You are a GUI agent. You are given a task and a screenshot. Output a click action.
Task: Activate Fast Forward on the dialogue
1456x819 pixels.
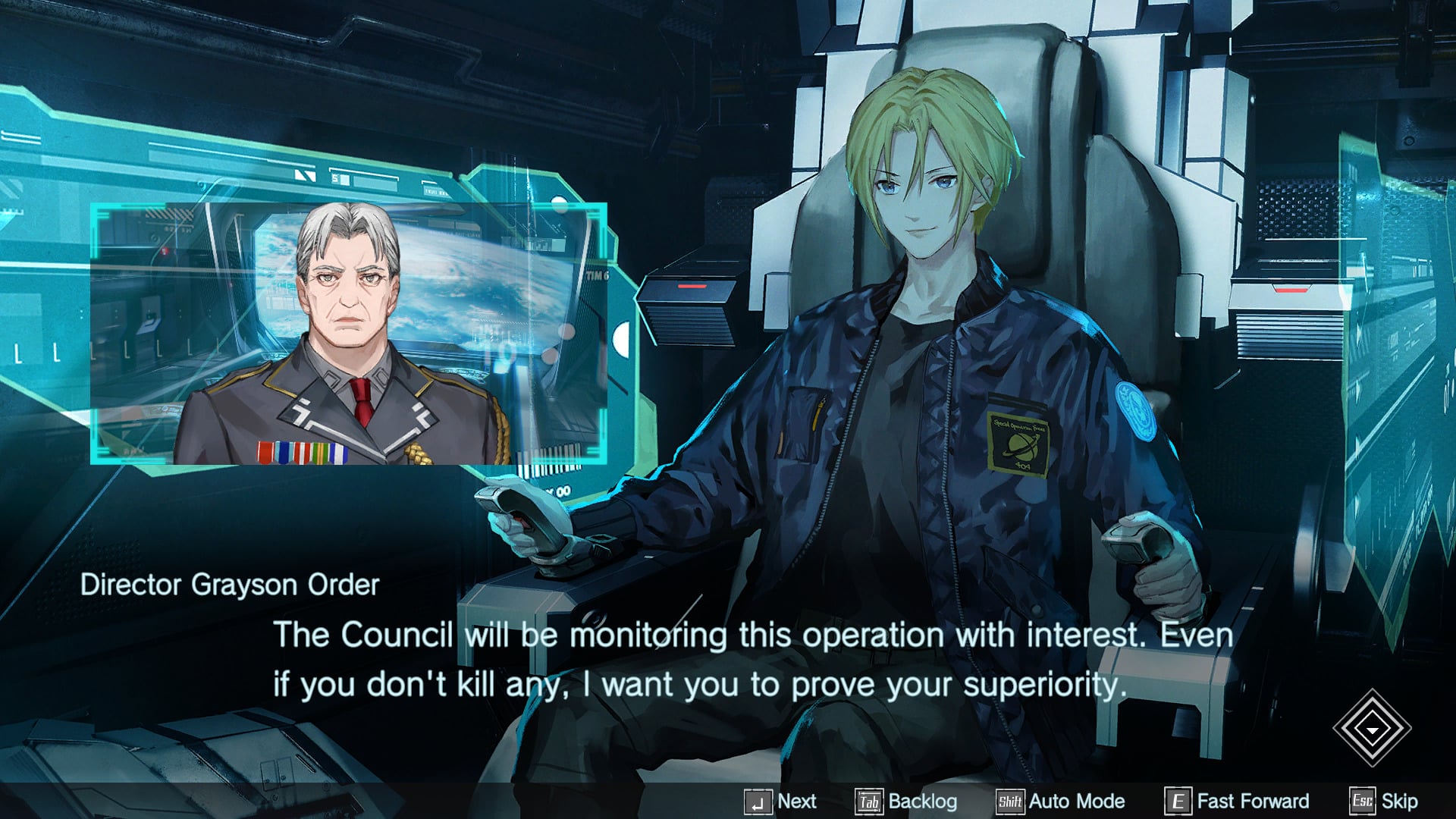[1238, 801]
